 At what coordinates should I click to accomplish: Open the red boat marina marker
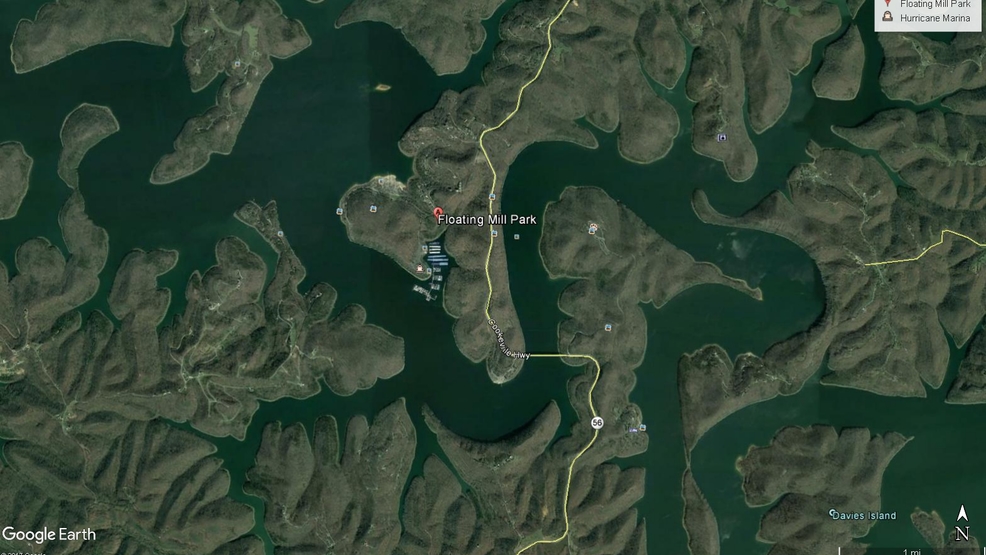click(420, 269)
